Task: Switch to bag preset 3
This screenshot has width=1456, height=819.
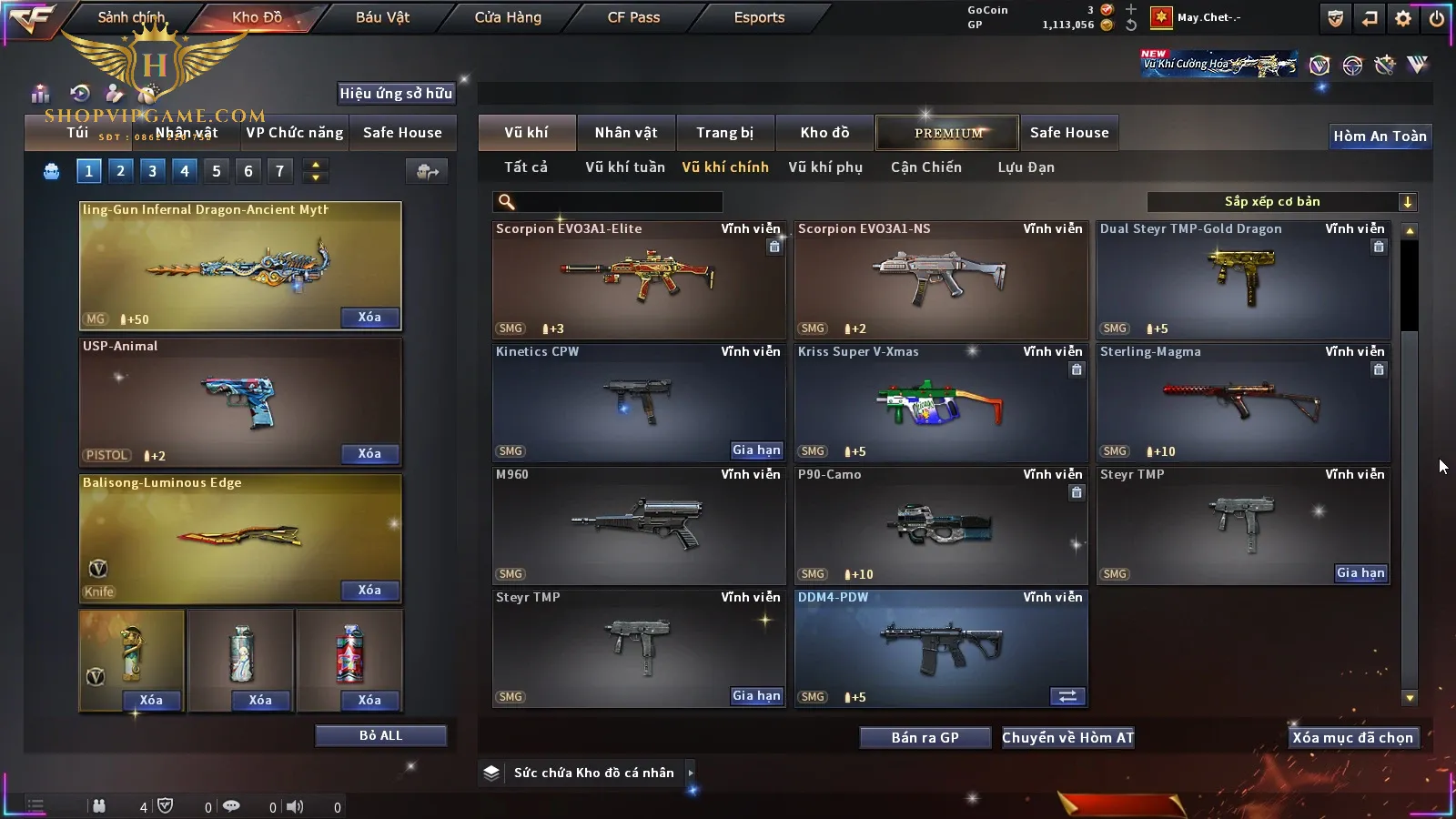Action: tap(152, 171)
